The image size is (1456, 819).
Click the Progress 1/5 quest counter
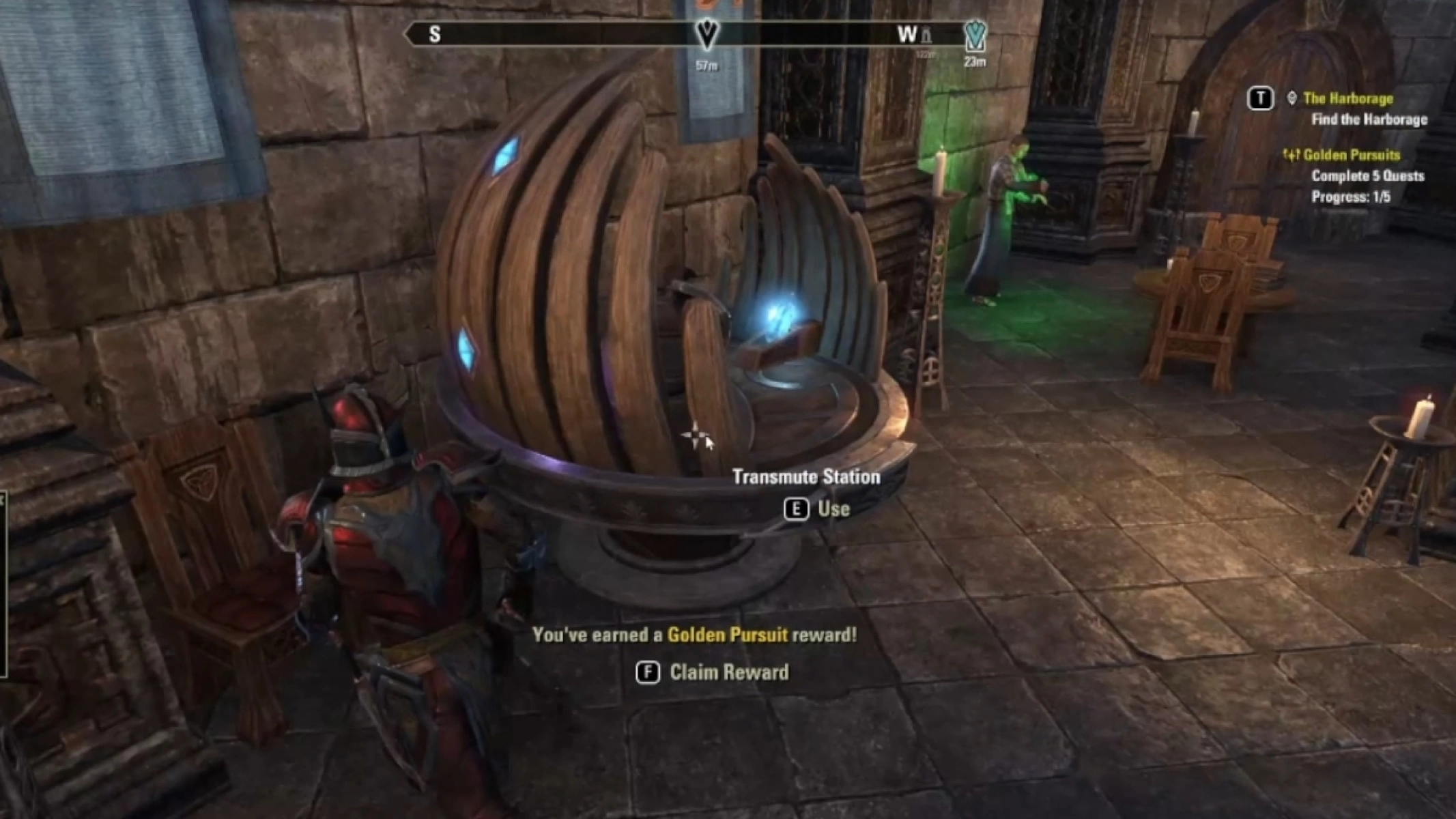point(1352,196)
